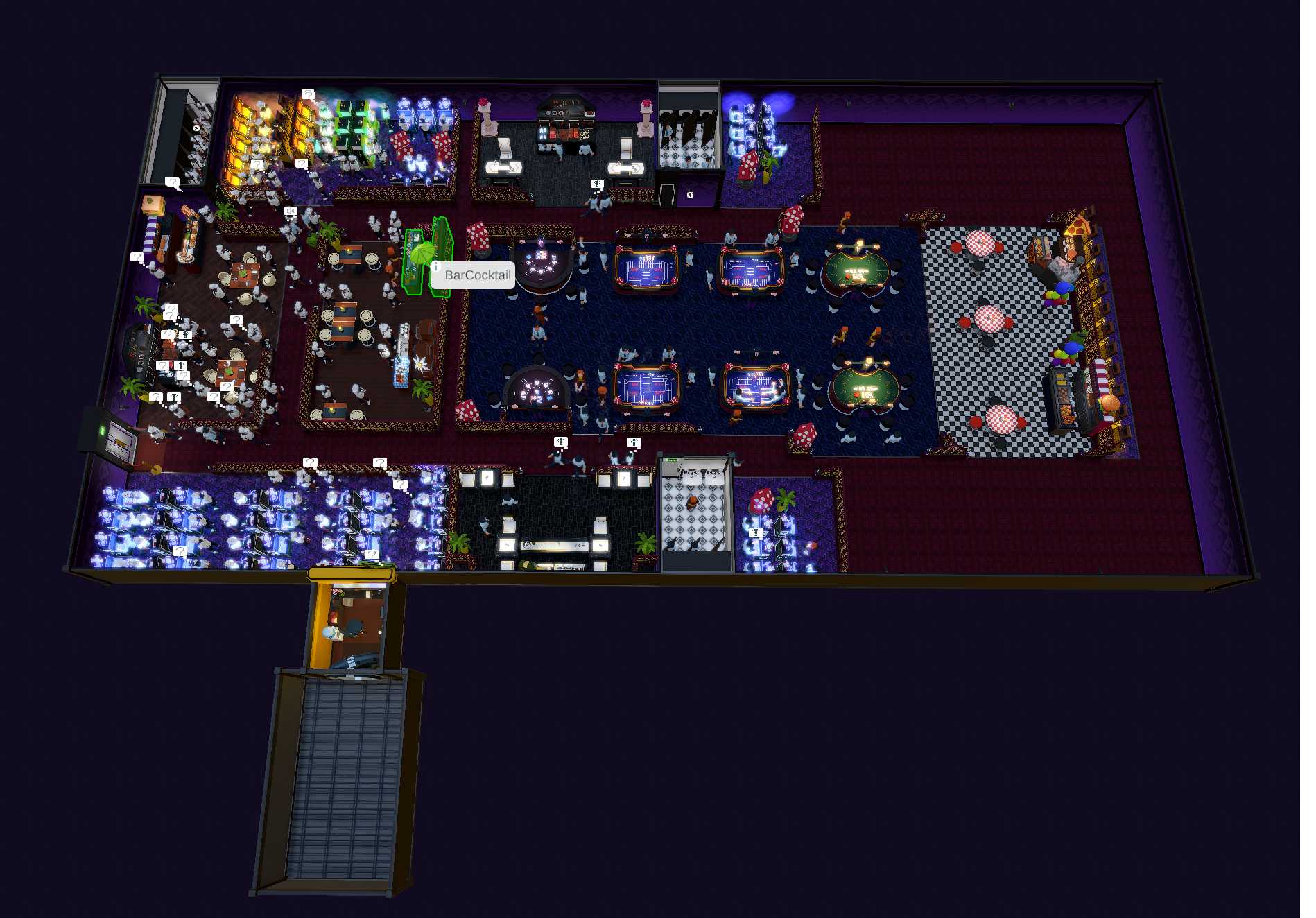This screenshot has width=1316, height=918.
Task: Click the sandwich sign at the top-left food counter
Action: point(152,205)
